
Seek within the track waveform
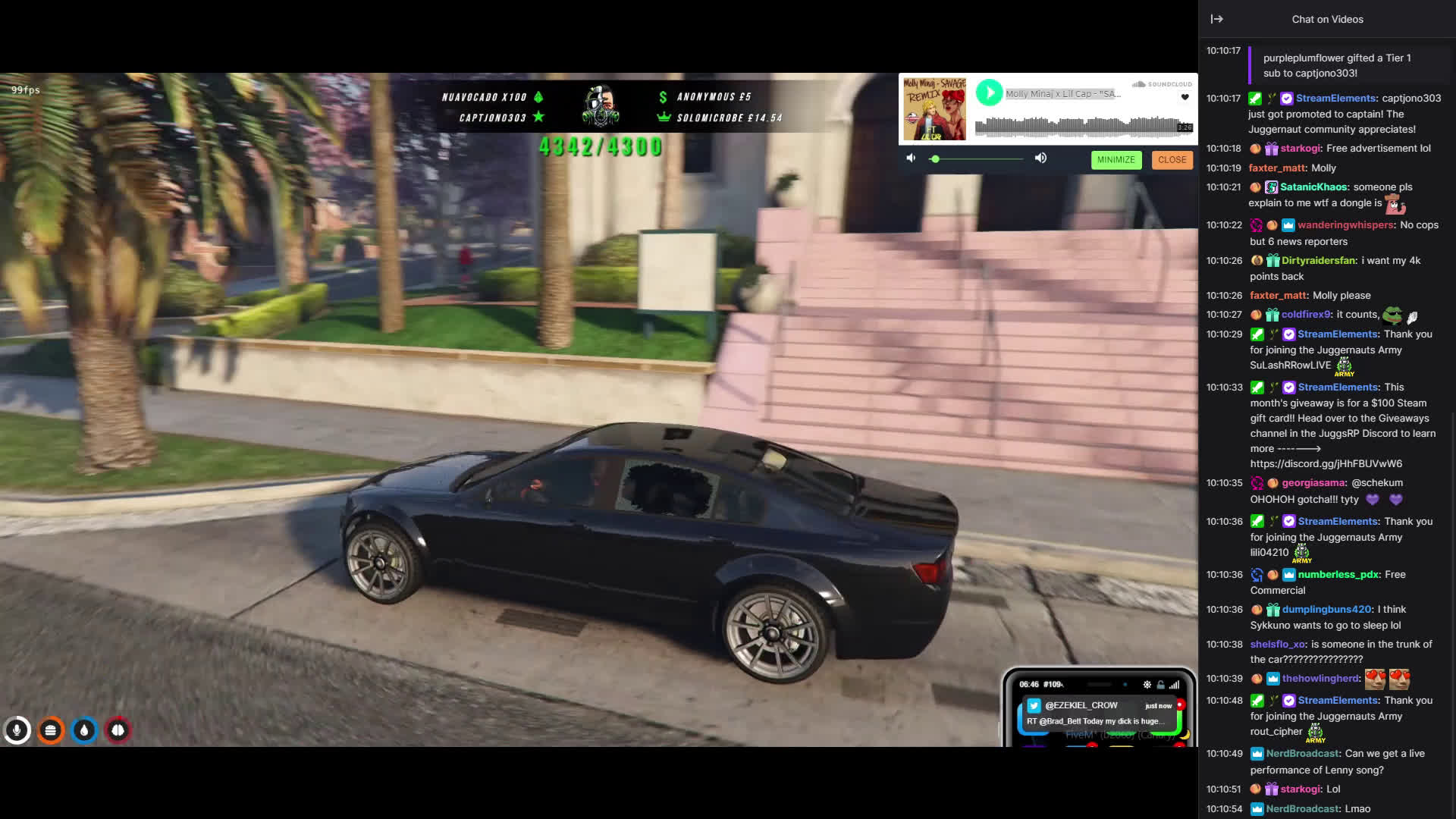point(1077,127)
